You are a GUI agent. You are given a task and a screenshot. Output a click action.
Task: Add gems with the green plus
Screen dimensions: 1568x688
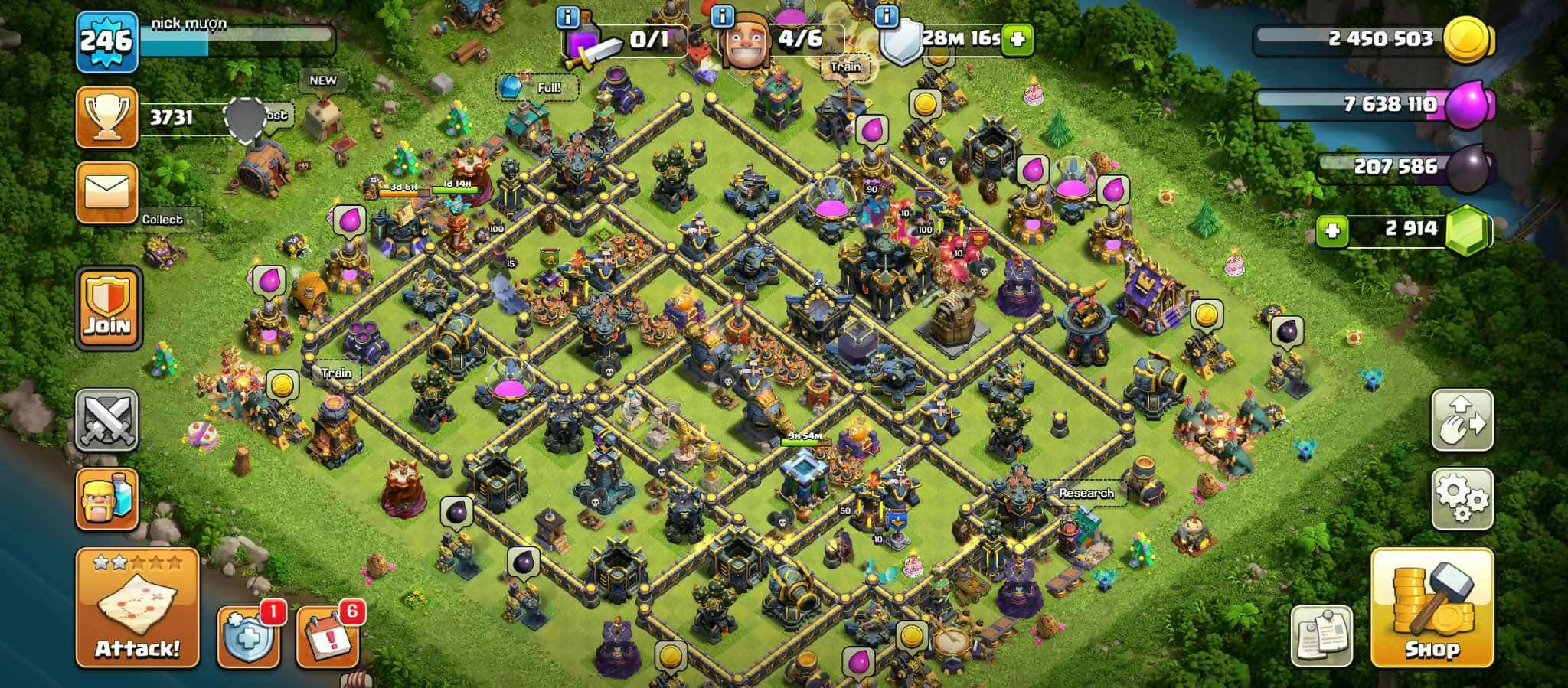[1332, 230]
